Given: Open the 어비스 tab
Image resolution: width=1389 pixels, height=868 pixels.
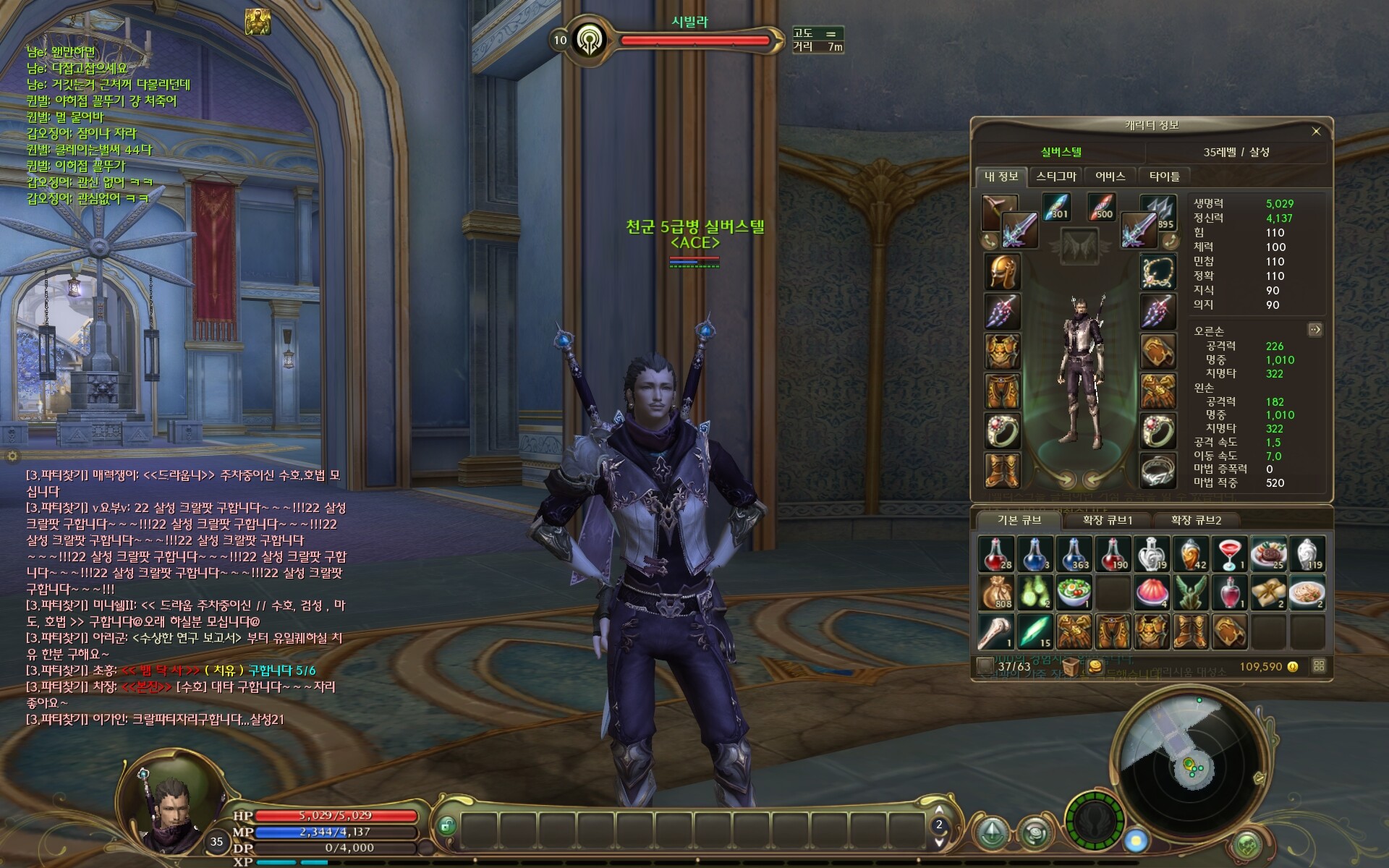Looking at the screenshot, I should tap(1110, 176).
